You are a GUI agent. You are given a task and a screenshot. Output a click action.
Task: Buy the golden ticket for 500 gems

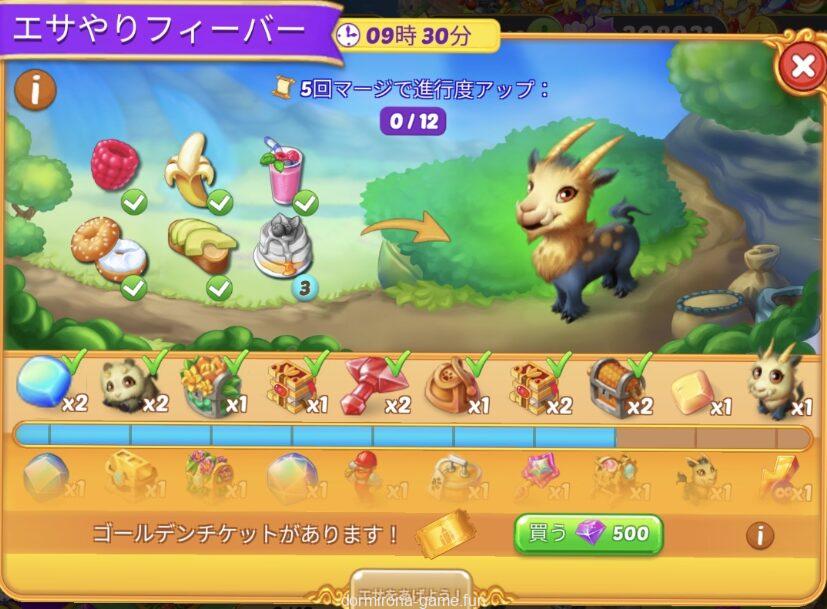pyautogui.click(x=589, y=533)
